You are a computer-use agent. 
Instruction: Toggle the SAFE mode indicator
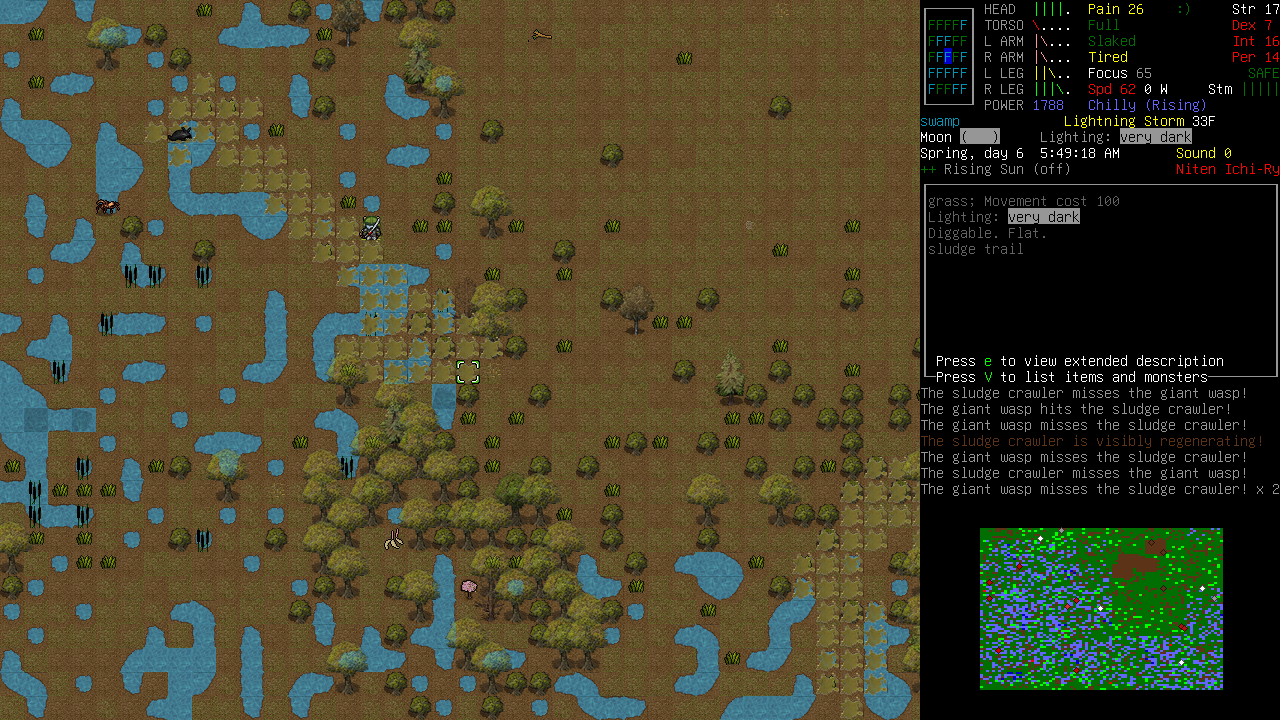(1261, 73)
